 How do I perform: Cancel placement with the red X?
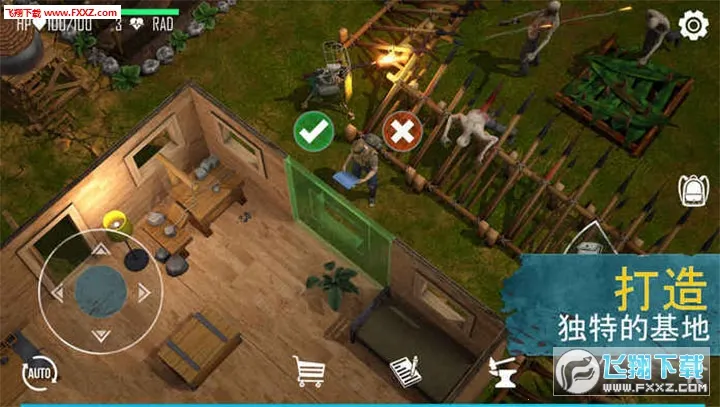402,130
